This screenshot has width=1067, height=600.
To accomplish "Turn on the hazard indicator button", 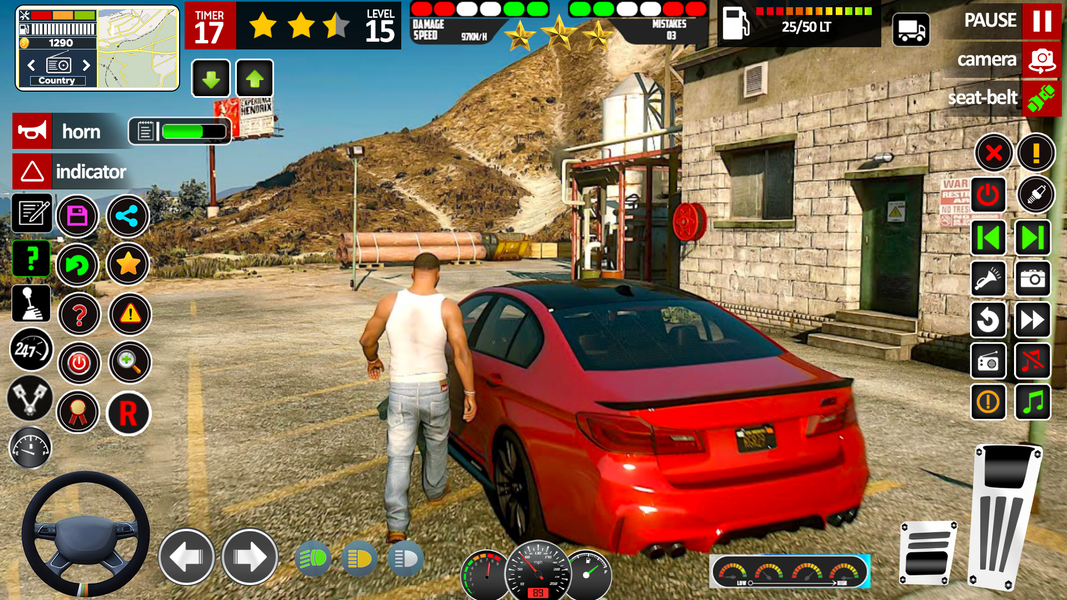I will click(x=32, y=171).
